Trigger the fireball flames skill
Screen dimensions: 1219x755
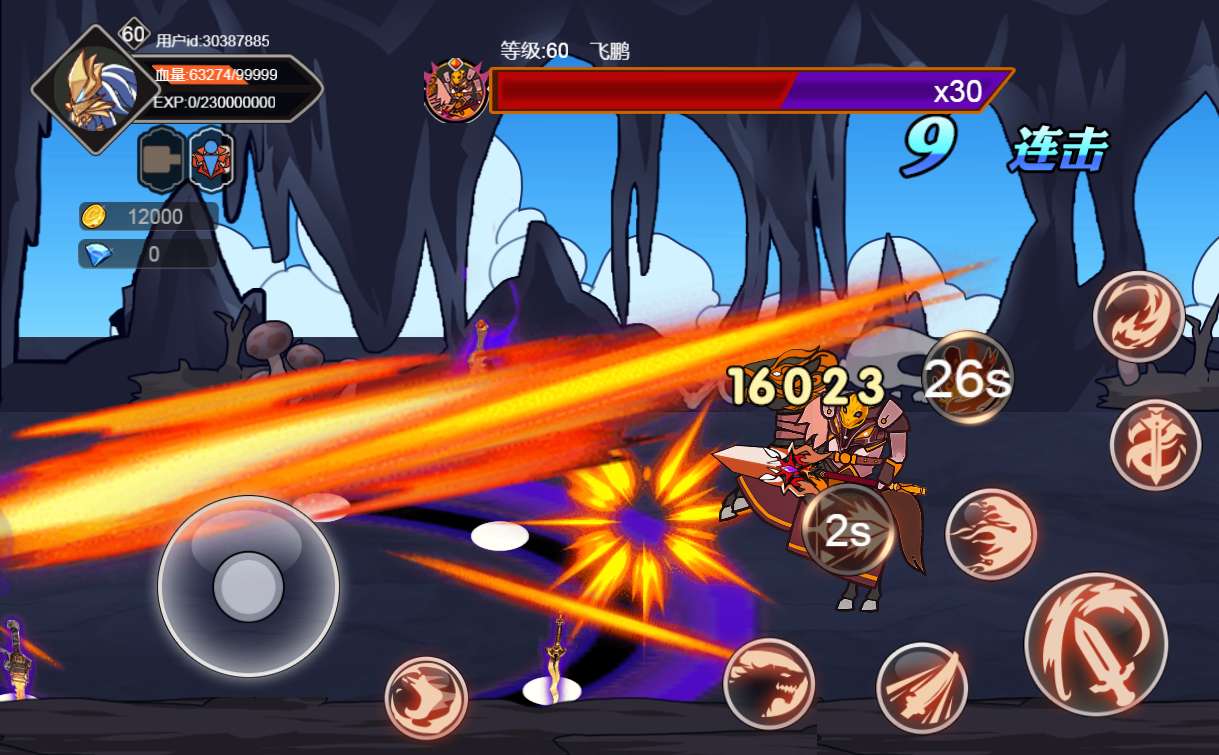(x=990, y=533)
